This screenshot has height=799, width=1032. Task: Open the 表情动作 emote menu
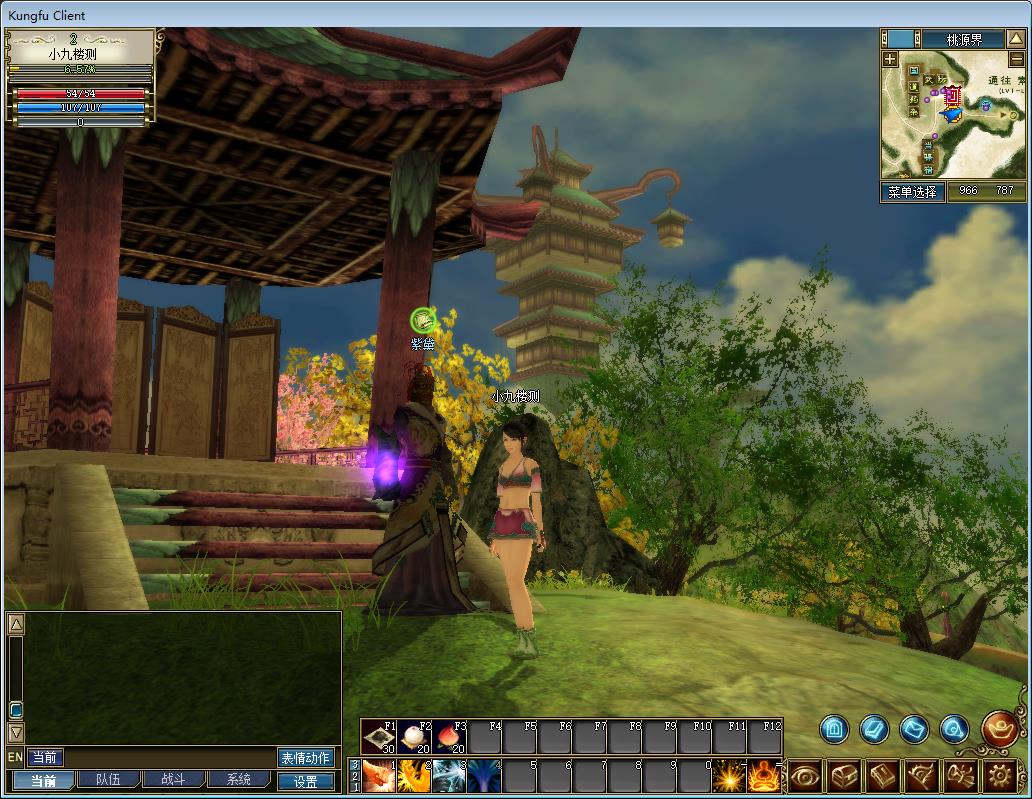tap(306, 758)
